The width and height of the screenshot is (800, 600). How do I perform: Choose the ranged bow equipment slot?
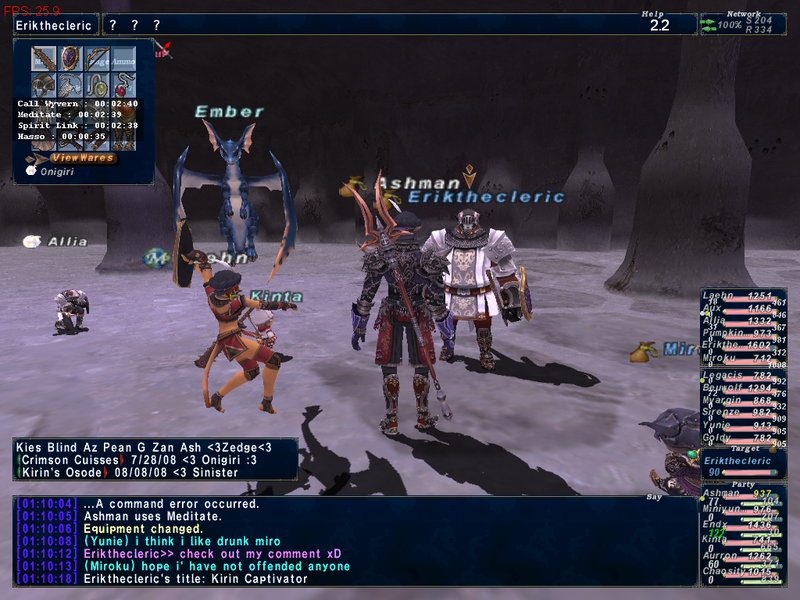click(96, 58)
